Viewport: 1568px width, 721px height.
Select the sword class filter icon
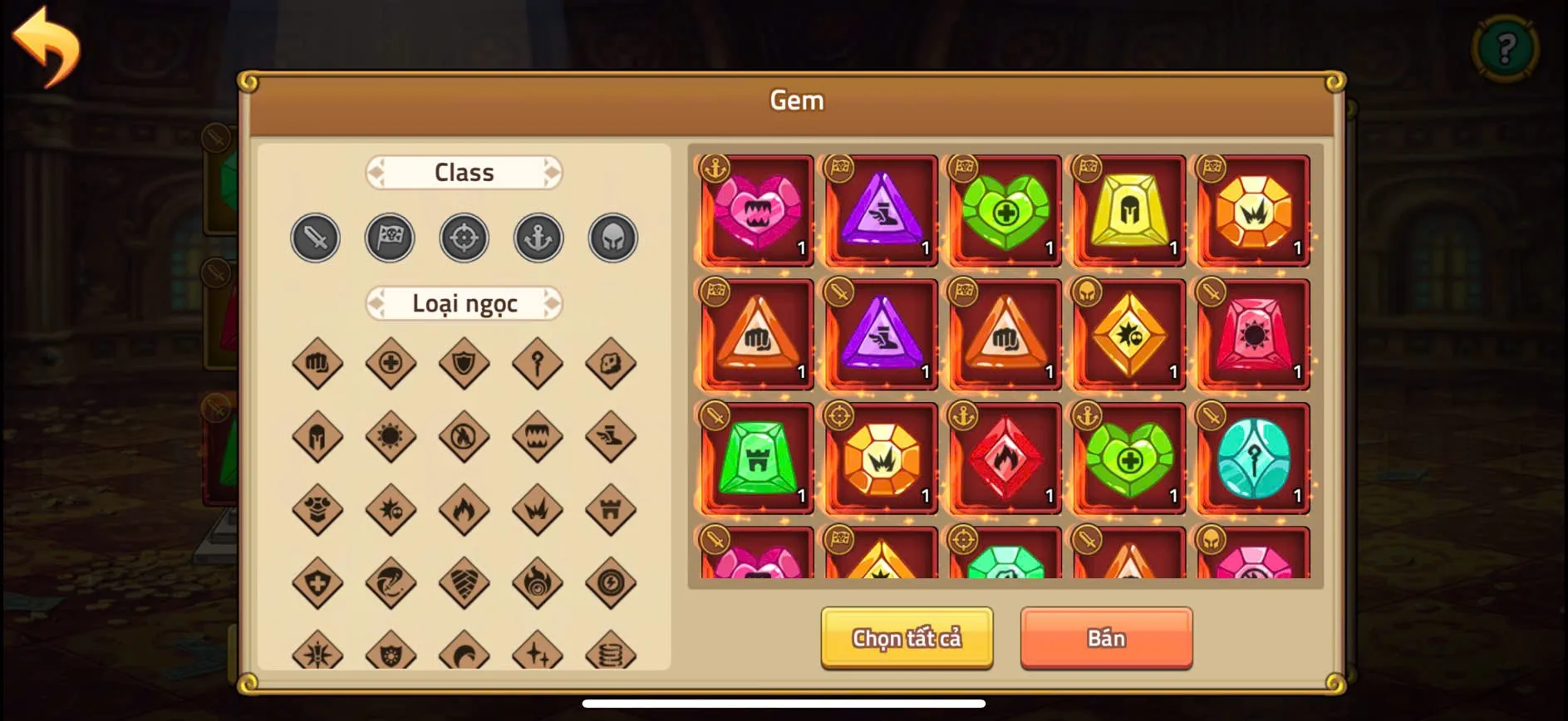click(x=315, y=237)
